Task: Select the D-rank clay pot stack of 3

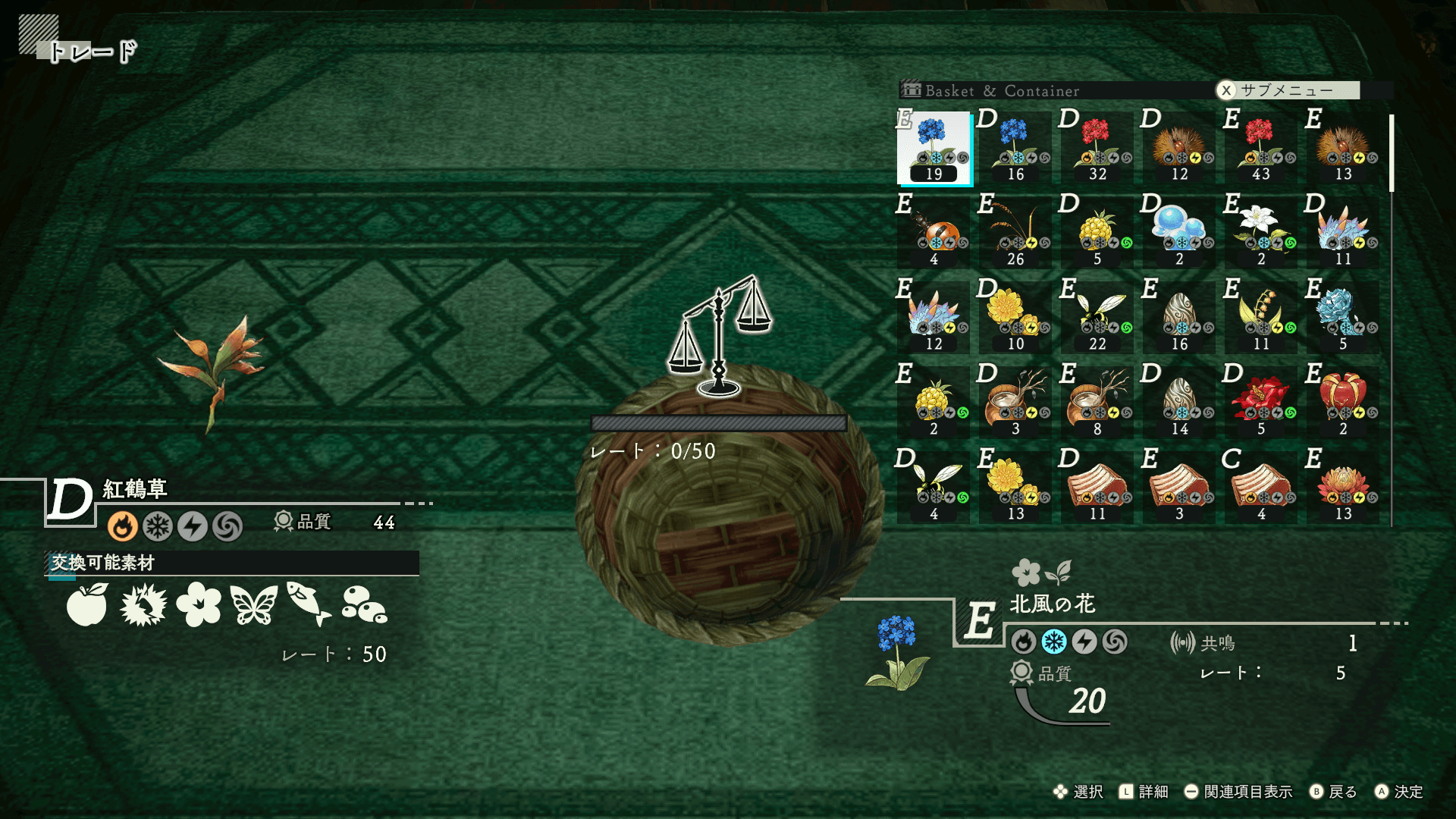Action: click(x=1016, y=403)
